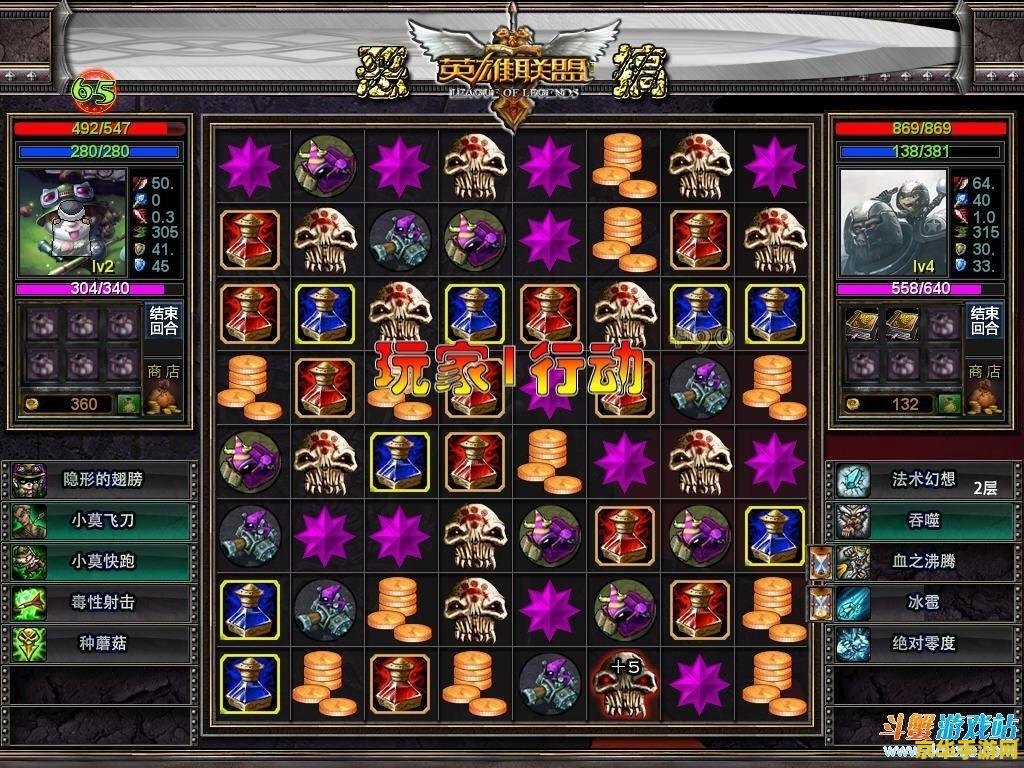Activate the 隐形的翅膀 skill

pyautogui.click(x=102, y=480)
